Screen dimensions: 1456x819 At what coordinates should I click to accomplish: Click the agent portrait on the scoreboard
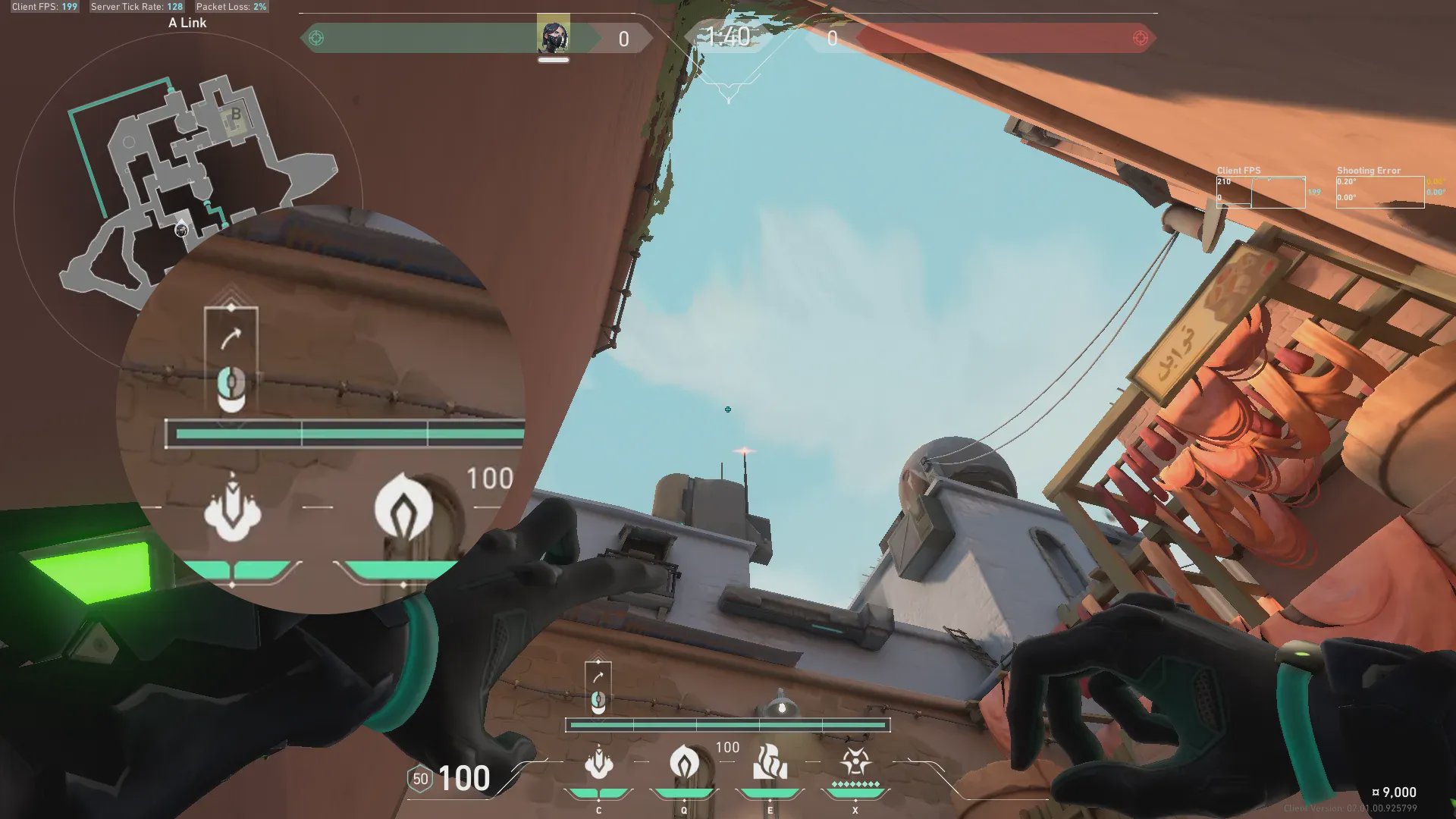(x=553, y=36)
